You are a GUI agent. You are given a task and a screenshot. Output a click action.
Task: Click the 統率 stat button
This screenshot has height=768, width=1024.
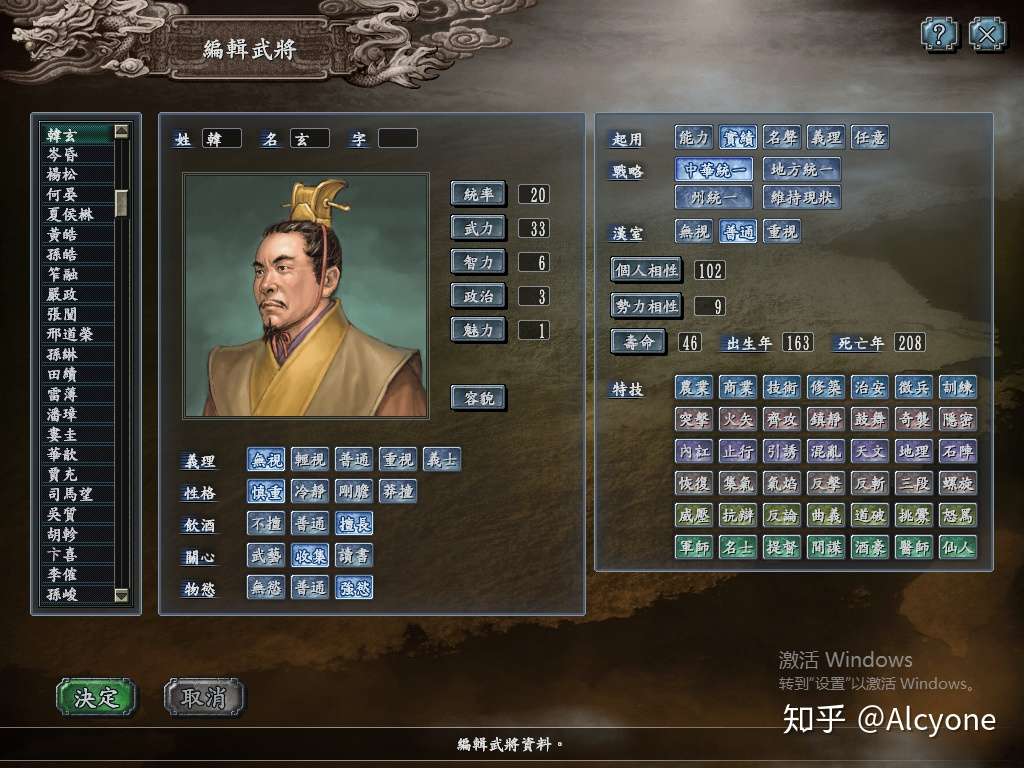click(478, 194)
